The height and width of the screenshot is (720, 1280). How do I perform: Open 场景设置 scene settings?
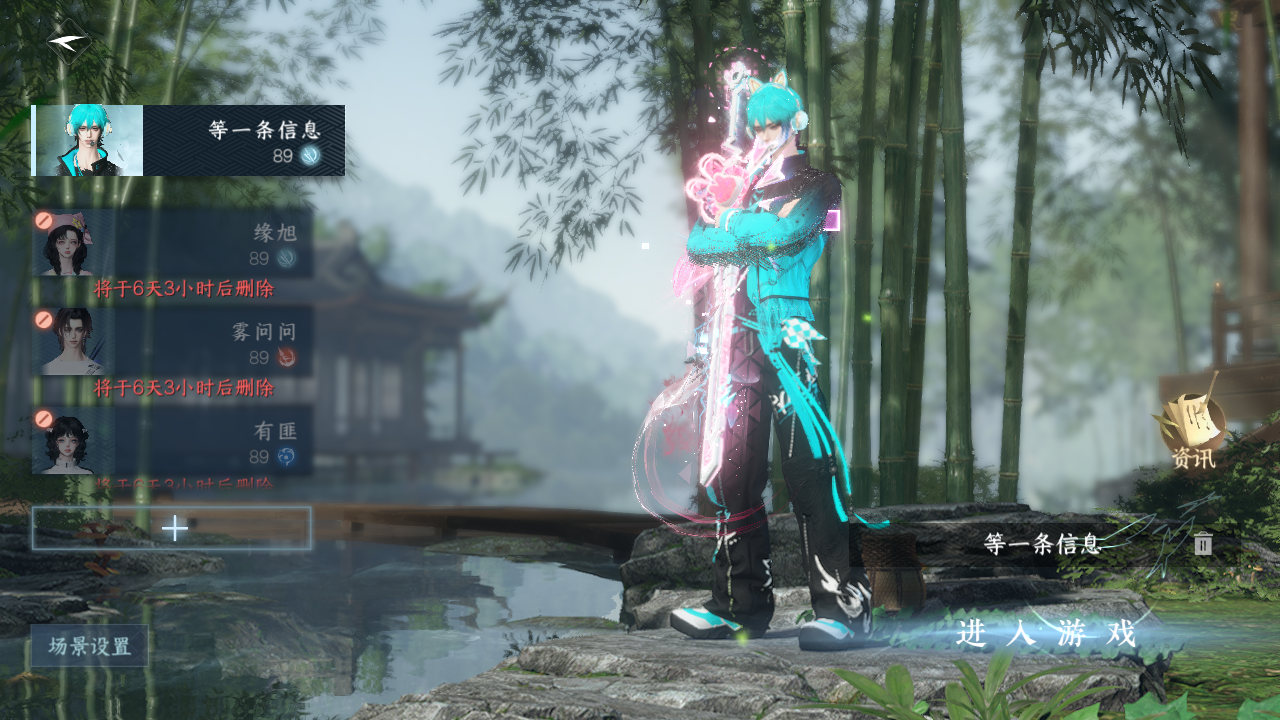click(89, 646)
